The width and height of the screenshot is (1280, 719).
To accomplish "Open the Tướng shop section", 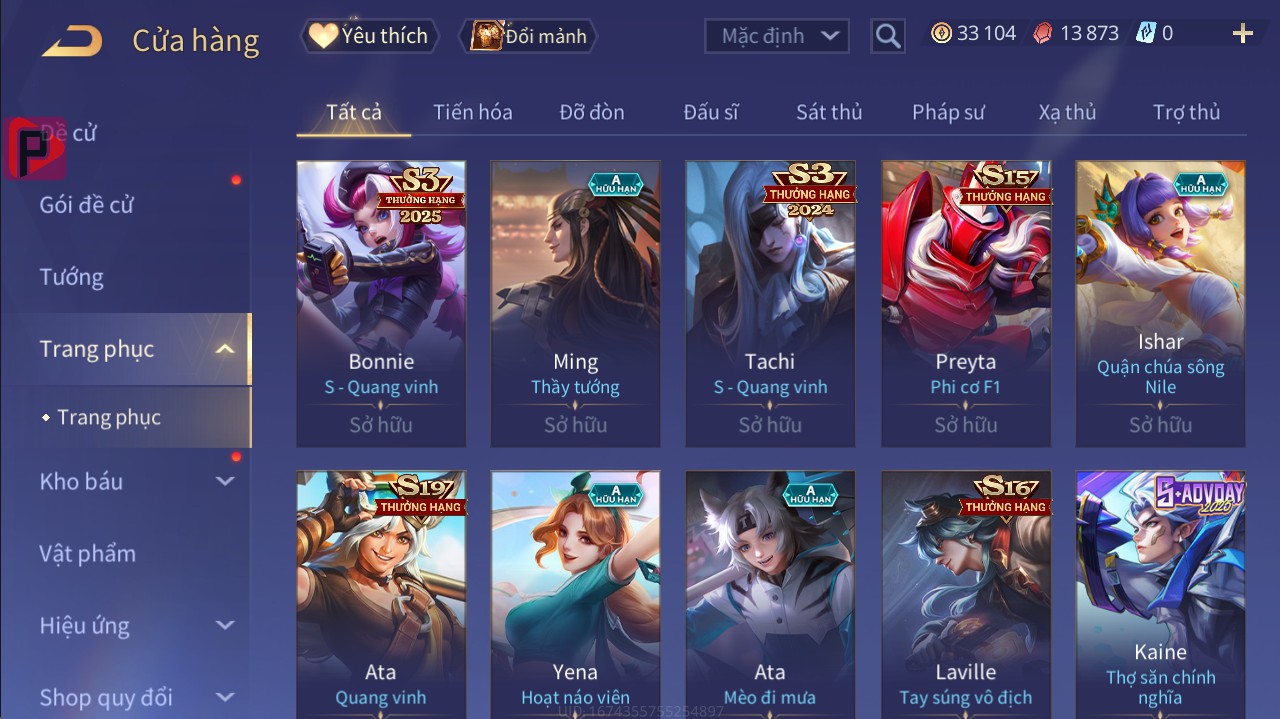I will [x=72, y=277].
